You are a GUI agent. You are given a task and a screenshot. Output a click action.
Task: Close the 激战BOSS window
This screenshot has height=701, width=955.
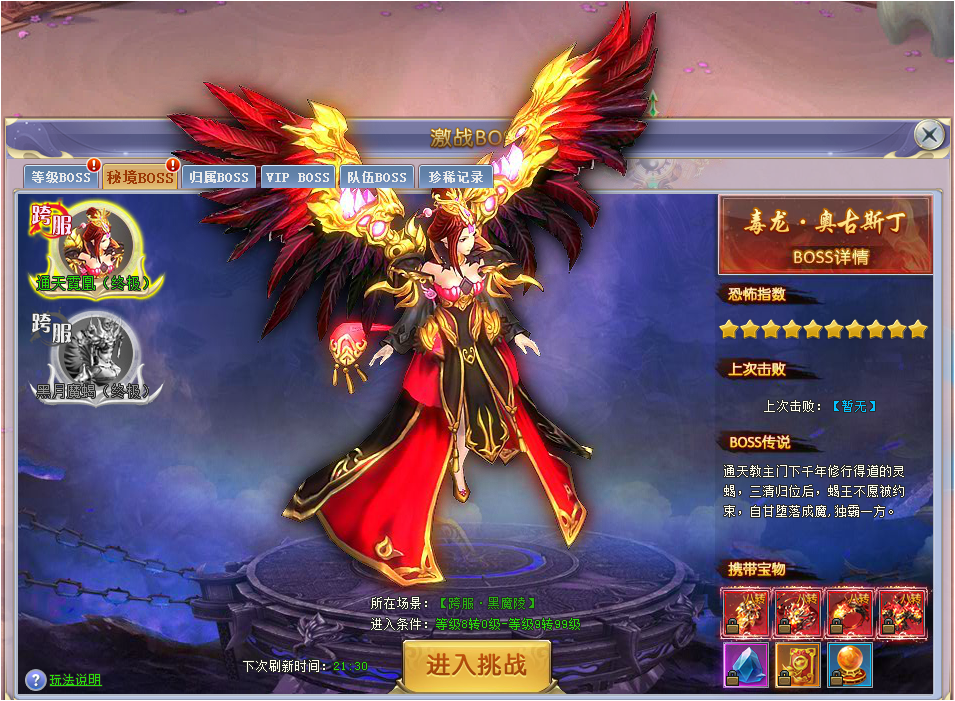pyautogui.click(x=929, y=135)
